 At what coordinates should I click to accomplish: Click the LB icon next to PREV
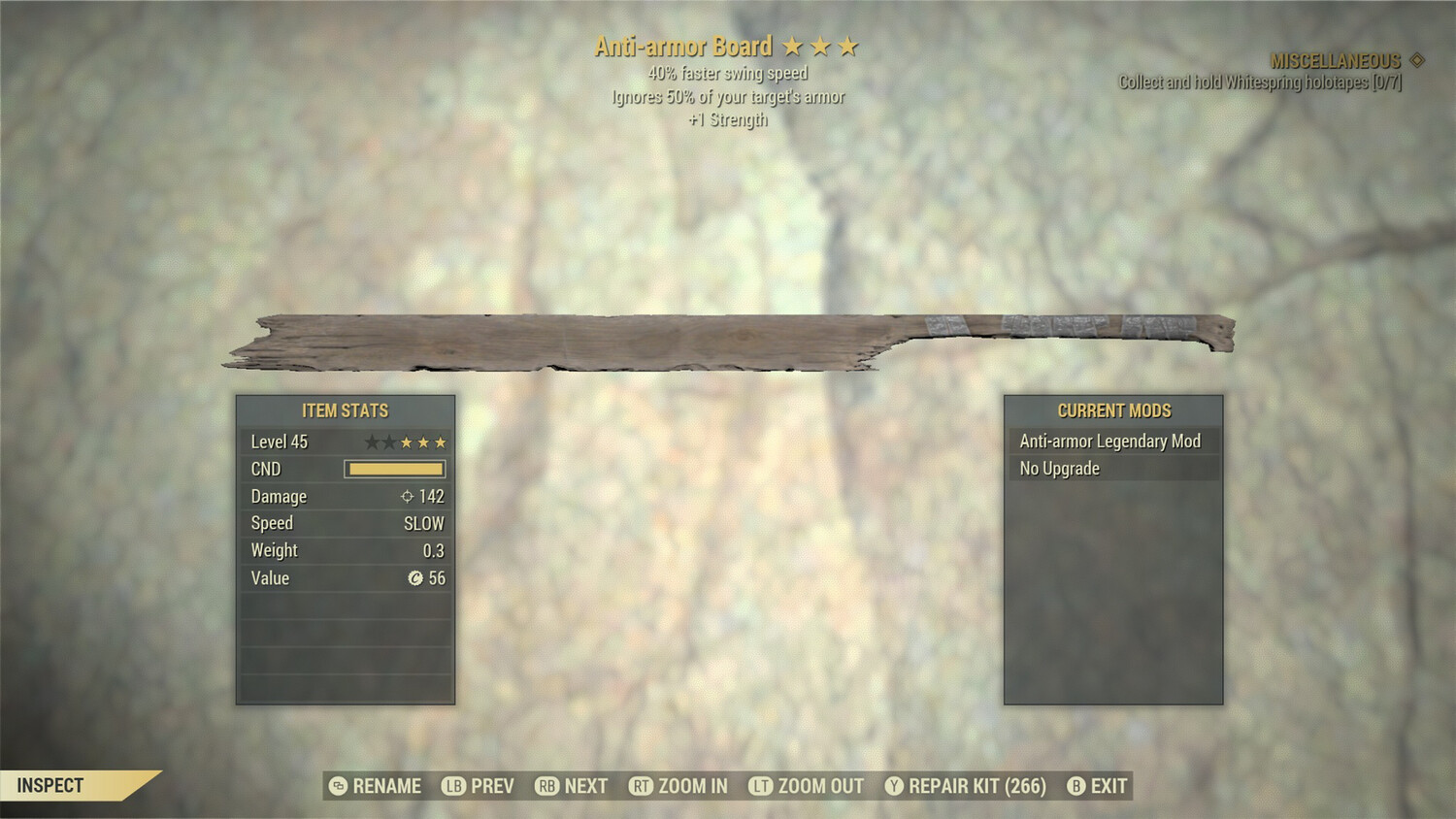pos(452,786)
